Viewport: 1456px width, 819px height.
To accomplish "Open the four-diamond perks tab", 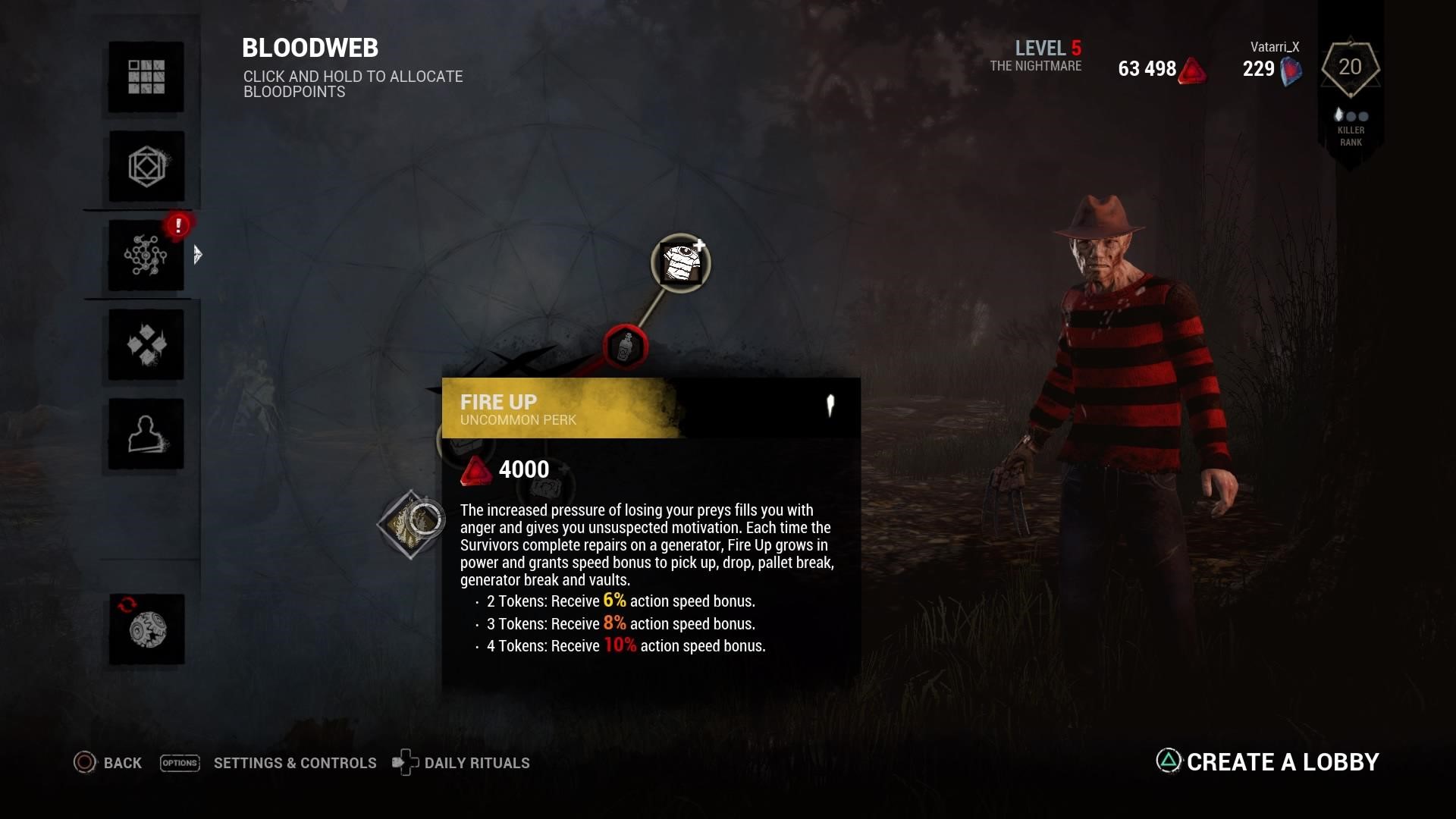I will point(146,345).
